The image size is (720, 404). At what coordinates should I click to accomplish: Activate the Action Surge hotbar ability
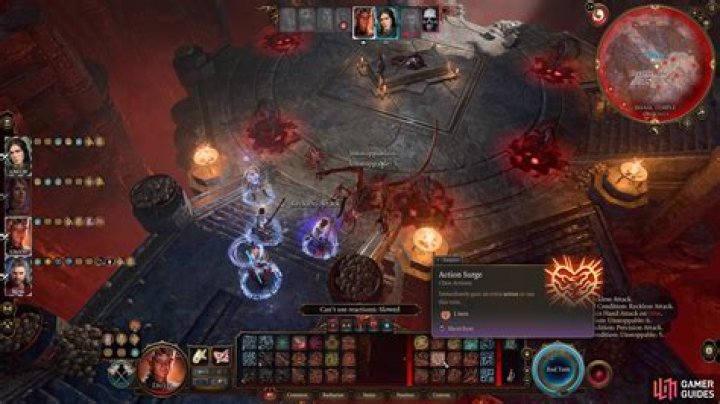click(438, 357)
